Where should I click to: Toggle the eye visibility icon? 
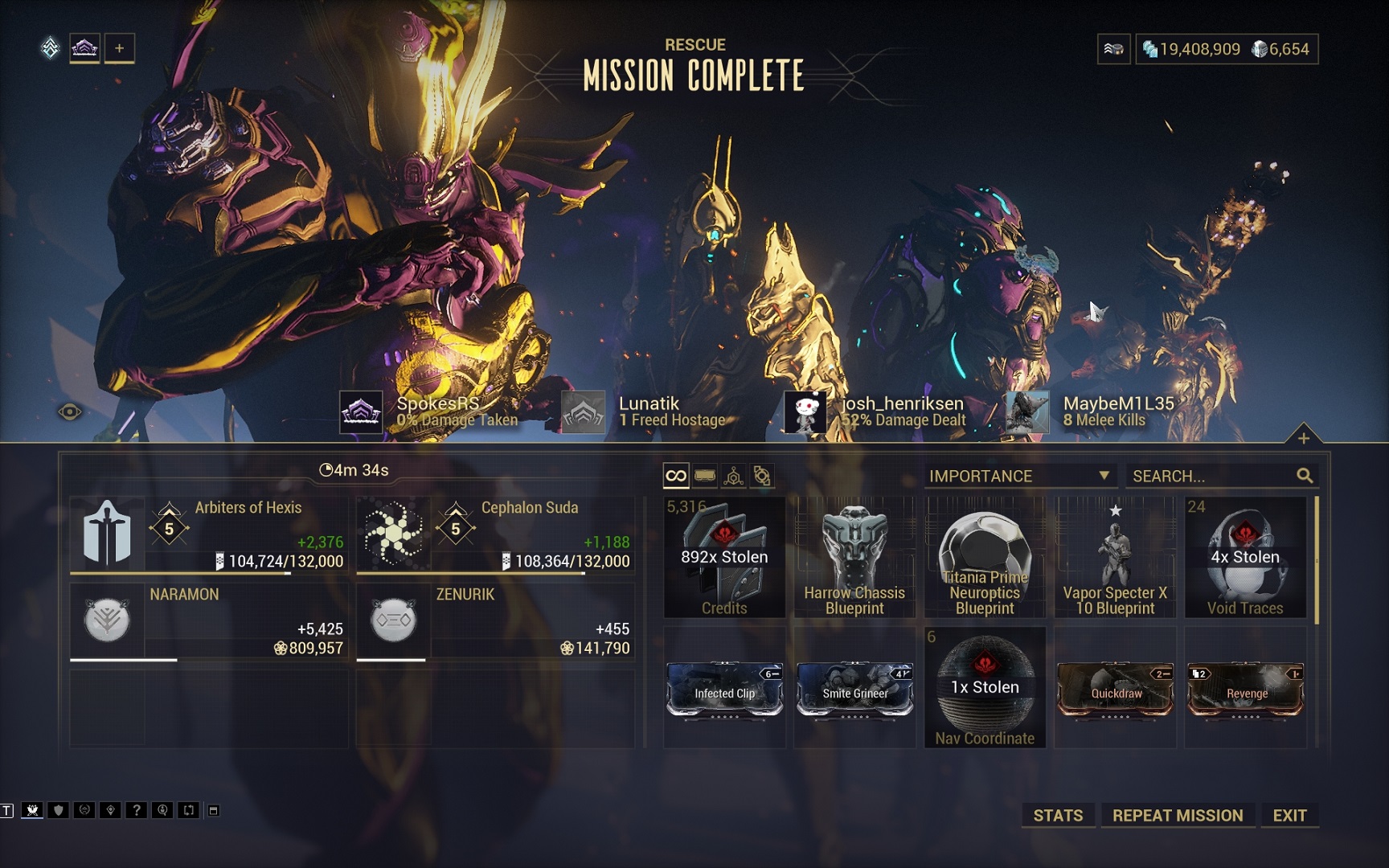(70, 412)
